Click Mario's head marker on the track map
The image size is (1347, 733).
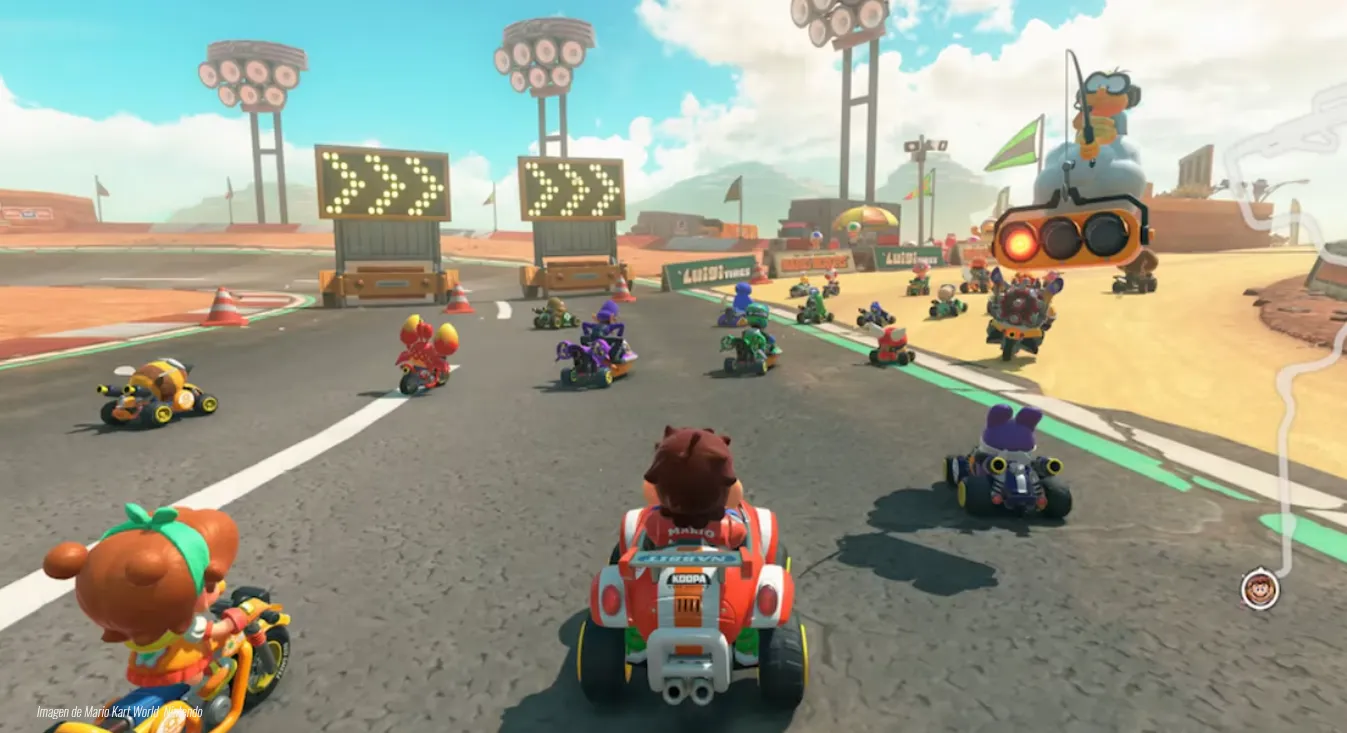coord(1260,589)
